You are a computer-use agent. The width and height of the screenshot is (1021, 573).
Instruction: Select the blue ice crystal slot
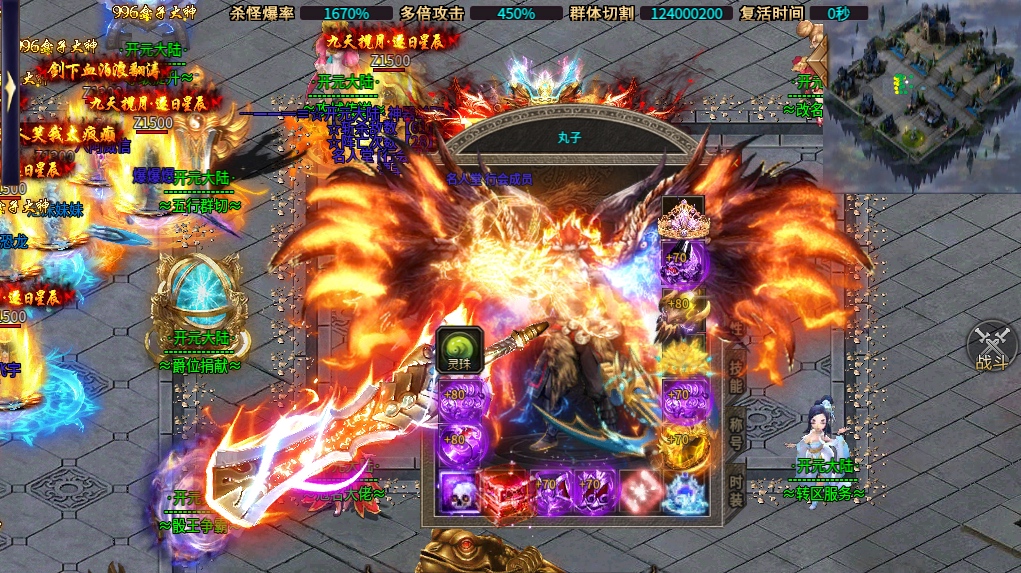(x=685, y=493)
